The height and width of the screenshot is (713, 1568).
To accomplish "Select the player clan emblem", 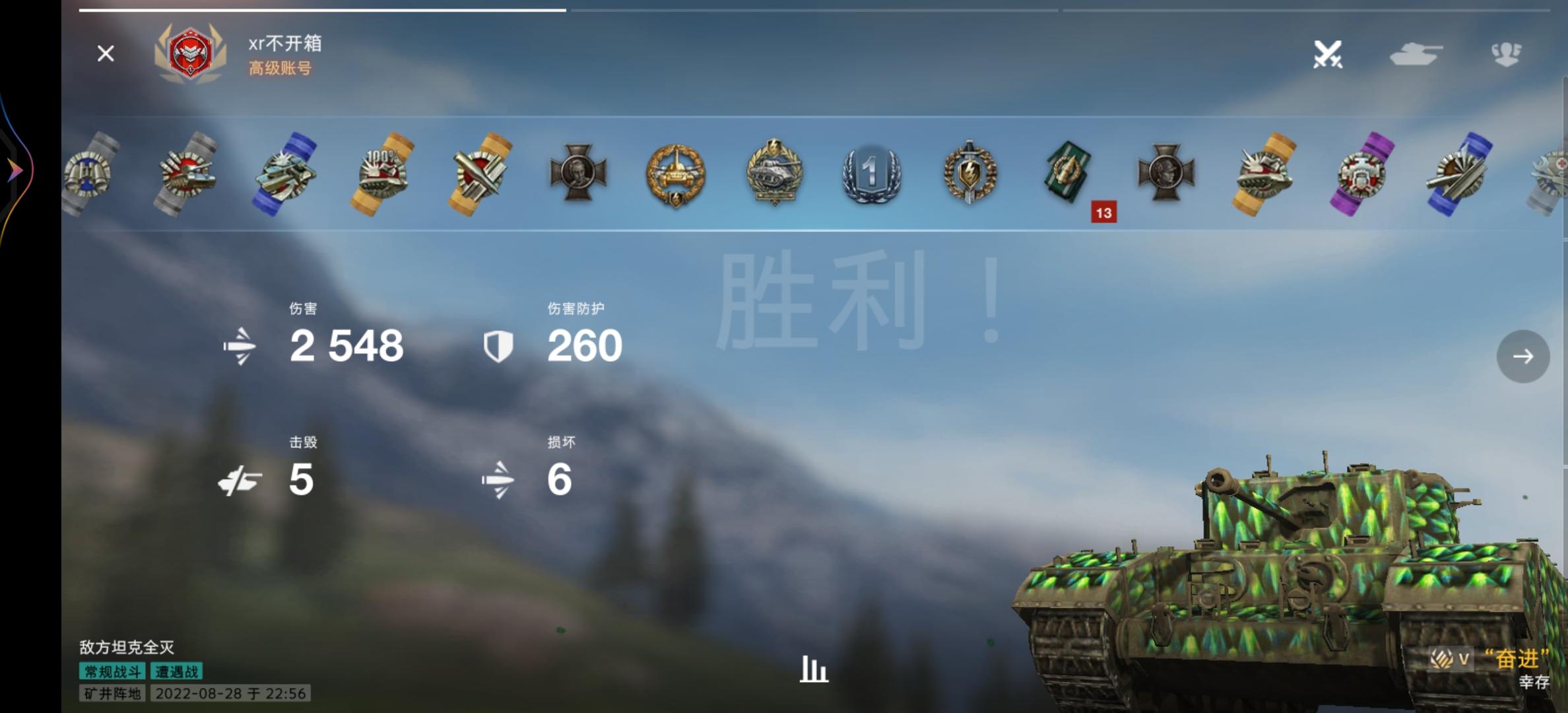I will pos(191,53).
